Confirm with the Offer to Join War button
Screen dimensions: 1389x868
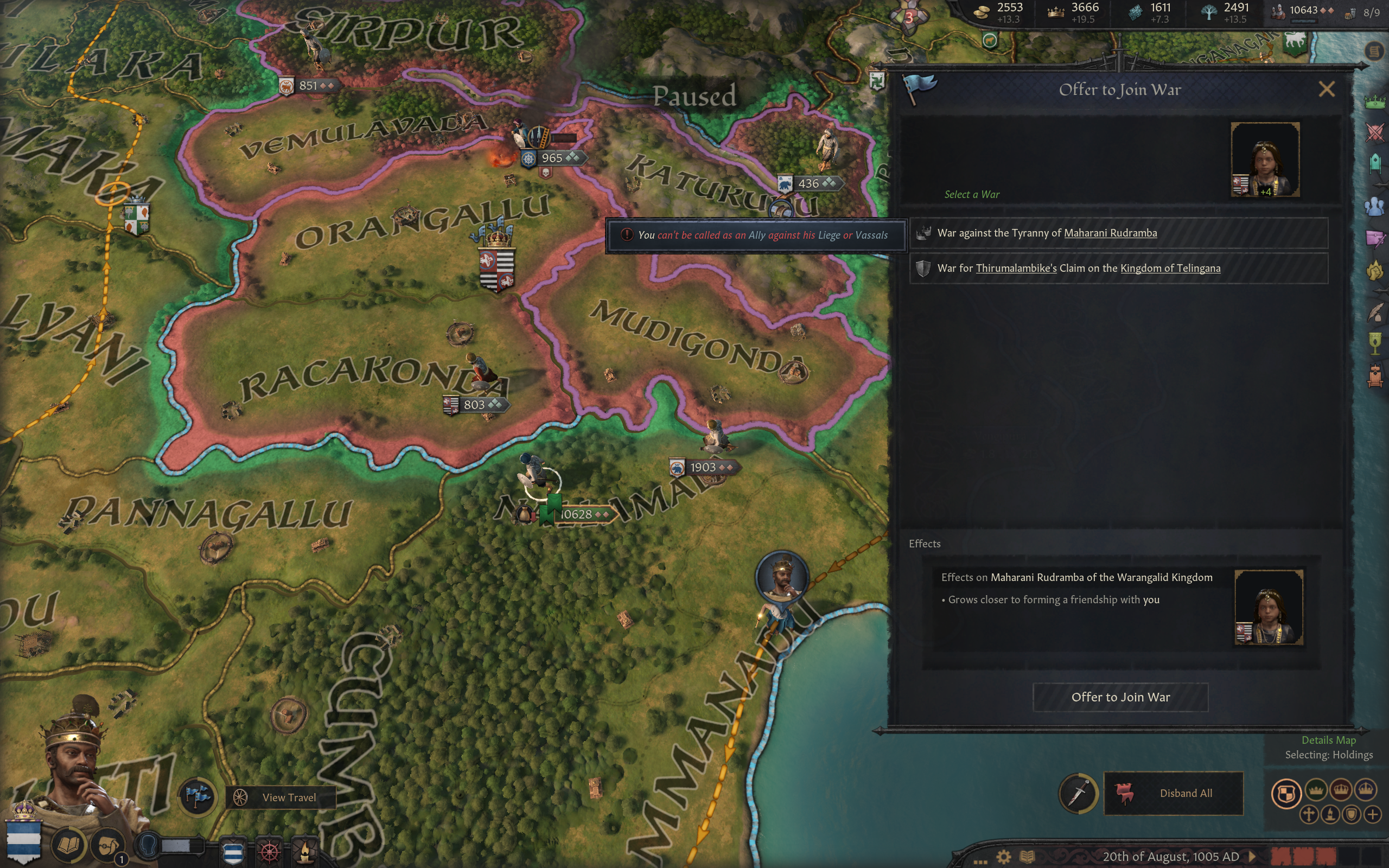click(1120, 697)
